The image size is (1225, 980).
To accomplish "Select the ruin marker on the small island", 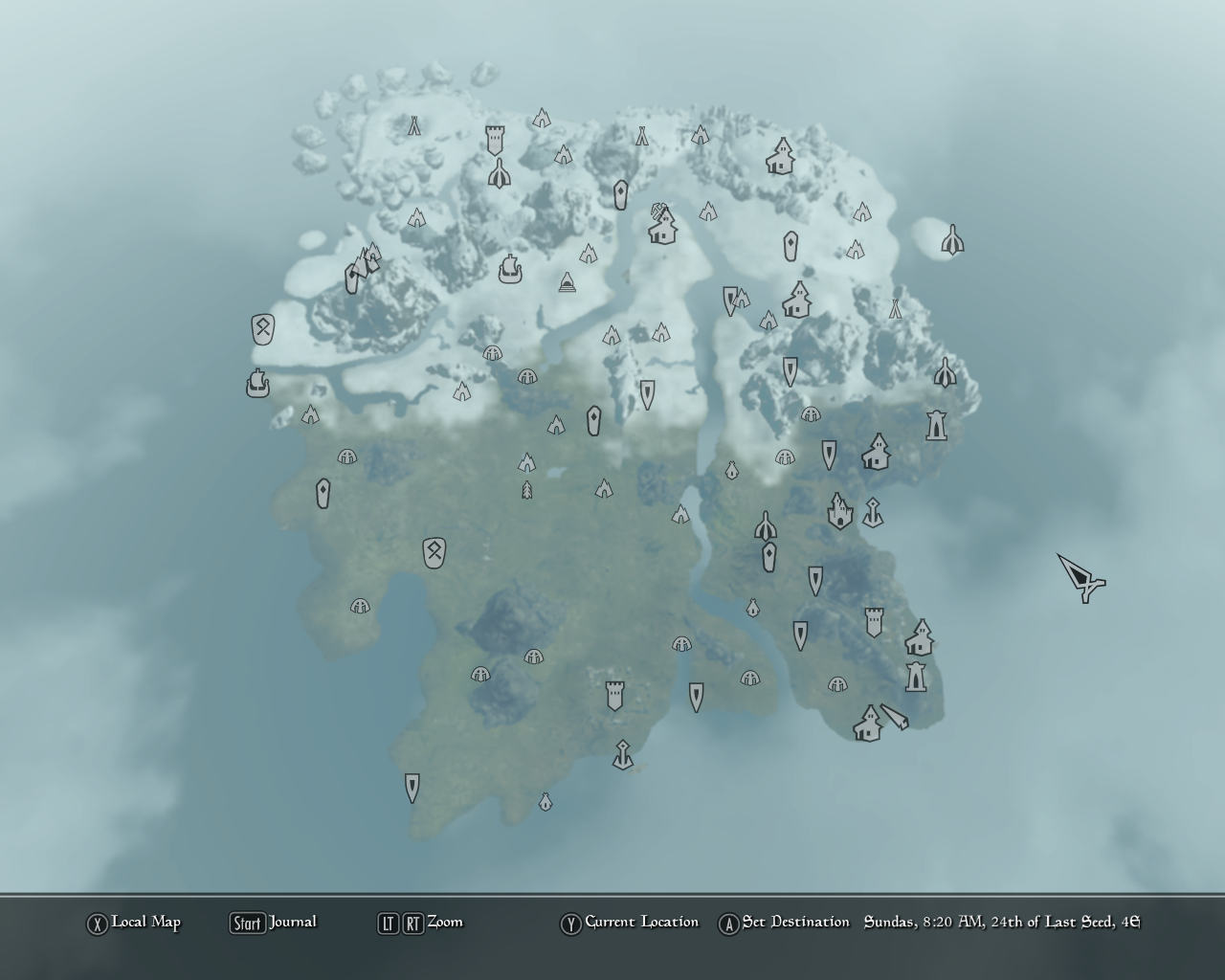I will pyautogui.click(x=951, y=240).
